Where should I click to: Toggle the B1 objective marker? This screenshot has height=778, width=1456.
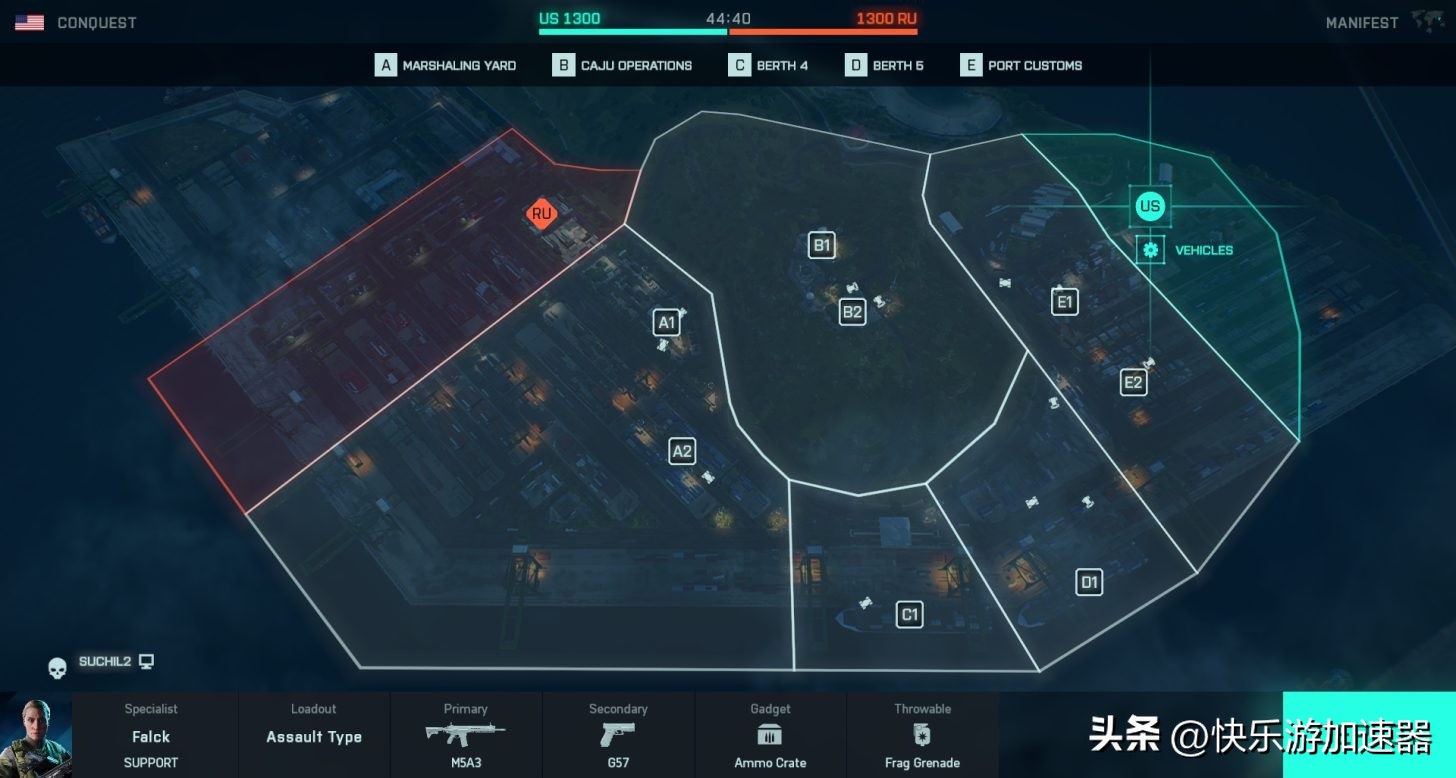click(x=821, y=244)
